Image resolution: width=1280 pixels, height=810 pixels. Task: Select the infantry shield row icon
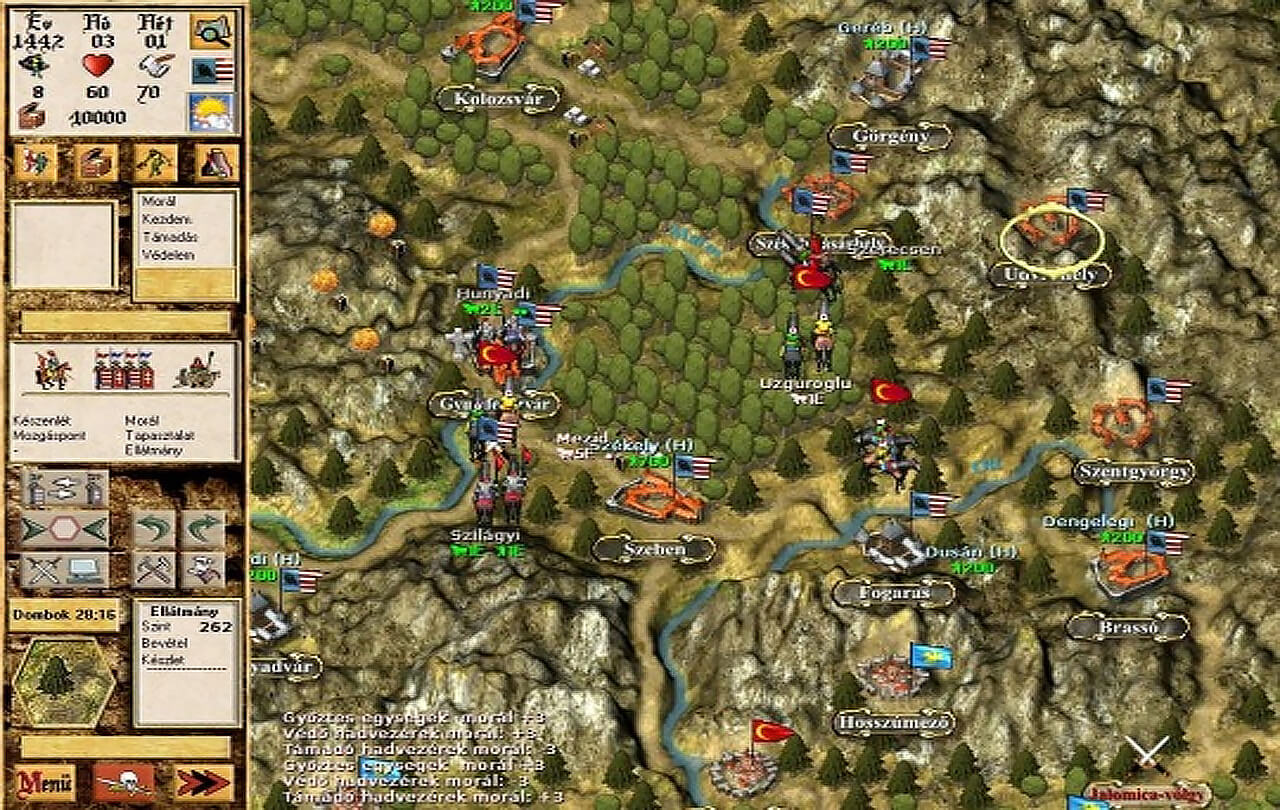tap(124, 369)
